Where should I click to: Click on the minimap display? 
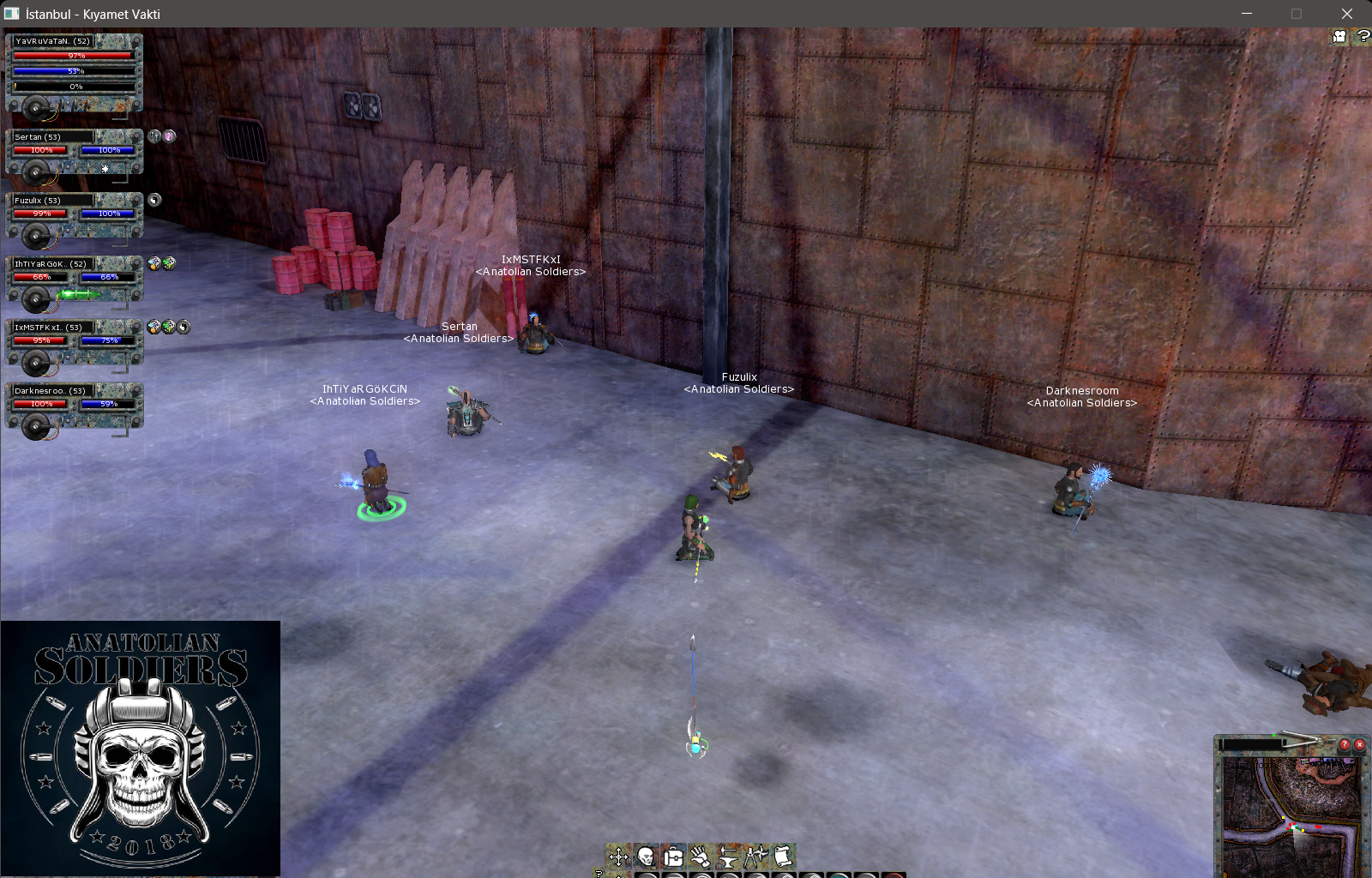click(1291, 815)
